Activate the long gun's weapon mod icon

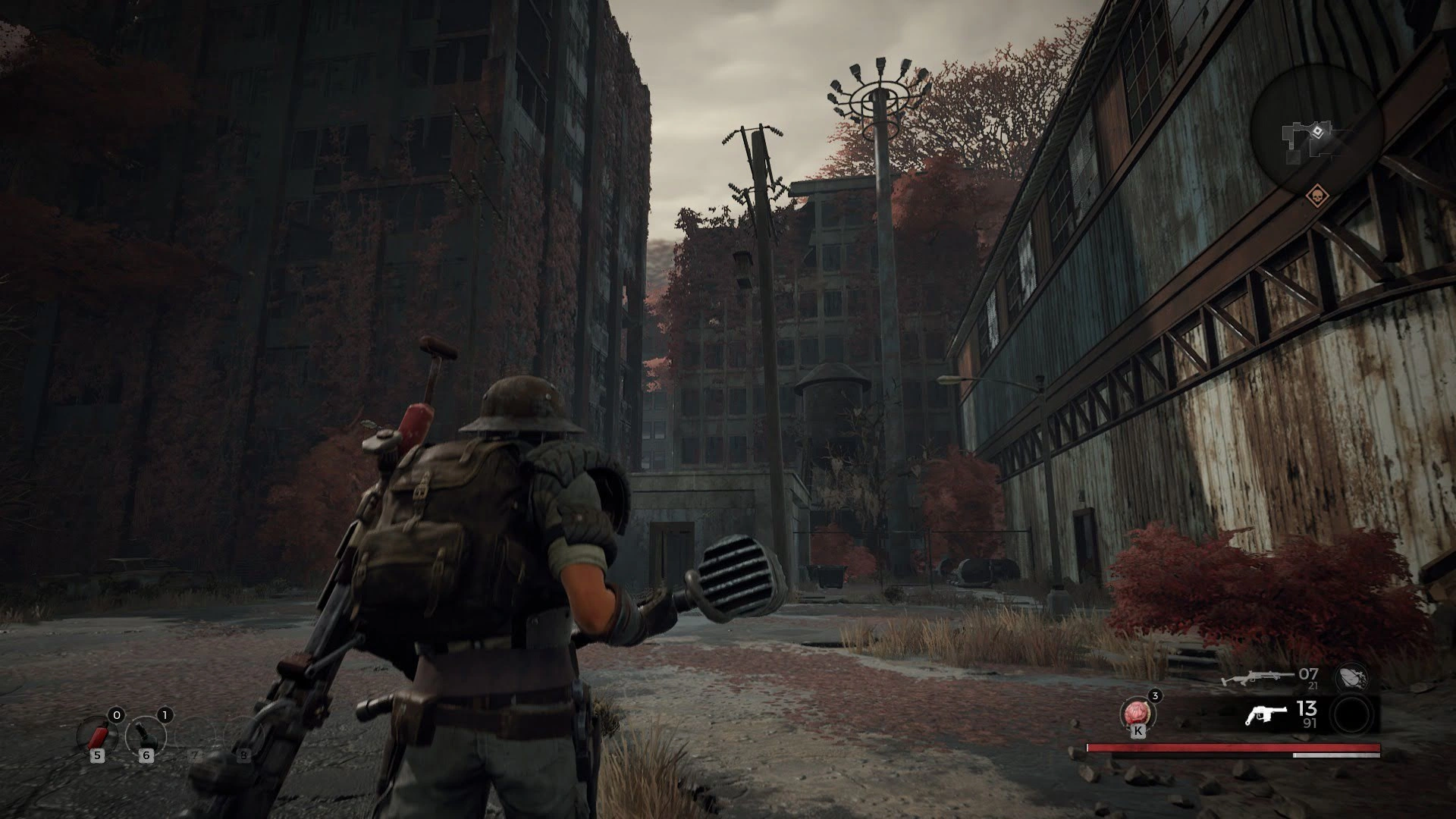(1351, 676)
